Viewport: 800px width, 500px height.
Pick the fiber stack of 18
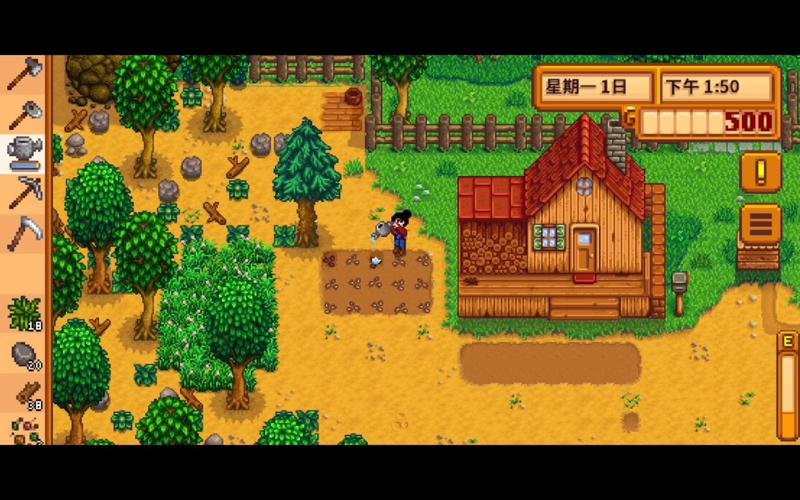tap(23, 313)
